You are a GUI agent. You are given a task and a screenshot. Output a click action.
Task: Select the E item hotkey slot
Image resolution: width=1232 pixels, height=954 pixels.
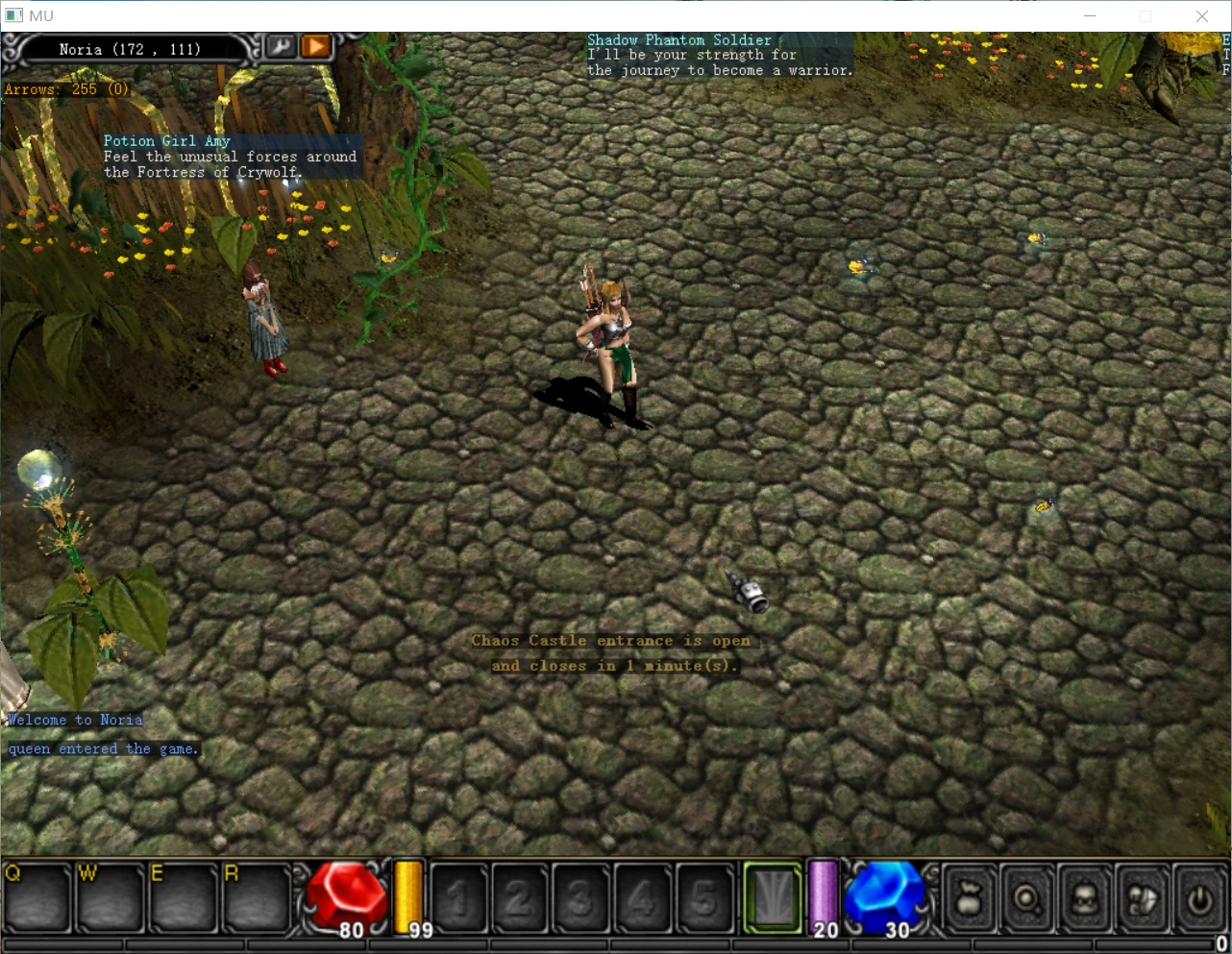(x=183, y=898)
